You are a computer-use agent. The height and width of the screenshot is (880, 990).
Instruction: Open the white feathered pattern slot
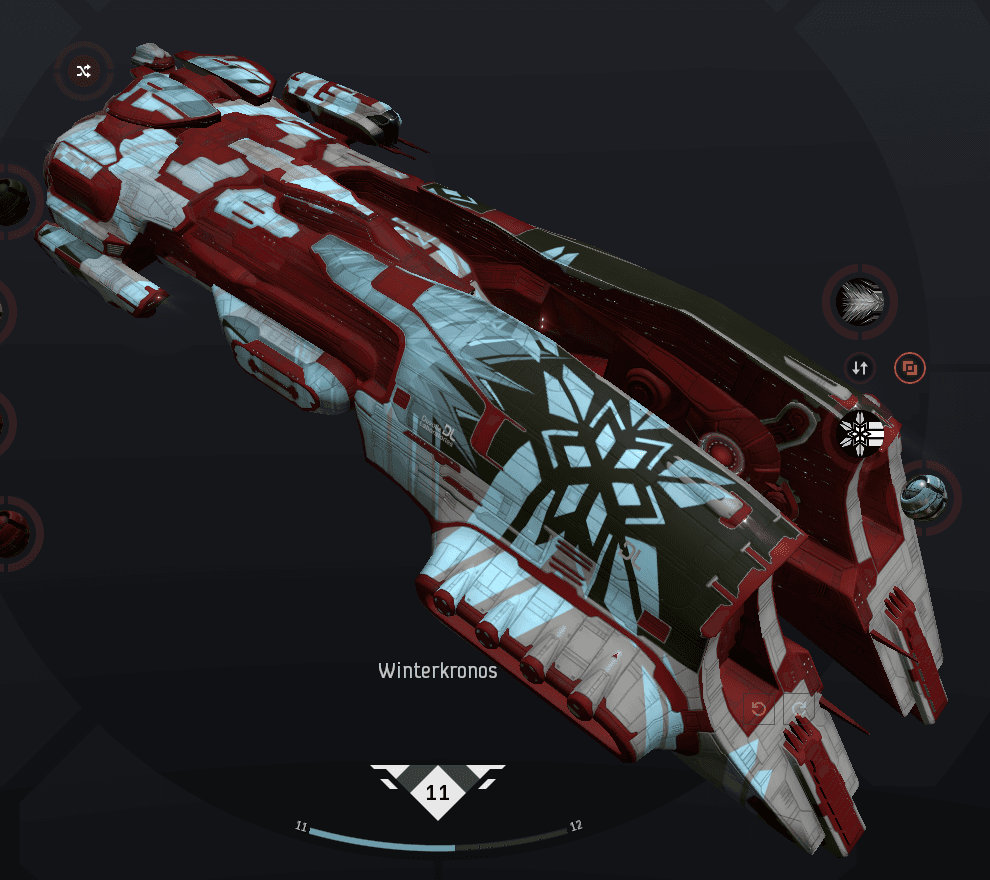click(859, 300)
